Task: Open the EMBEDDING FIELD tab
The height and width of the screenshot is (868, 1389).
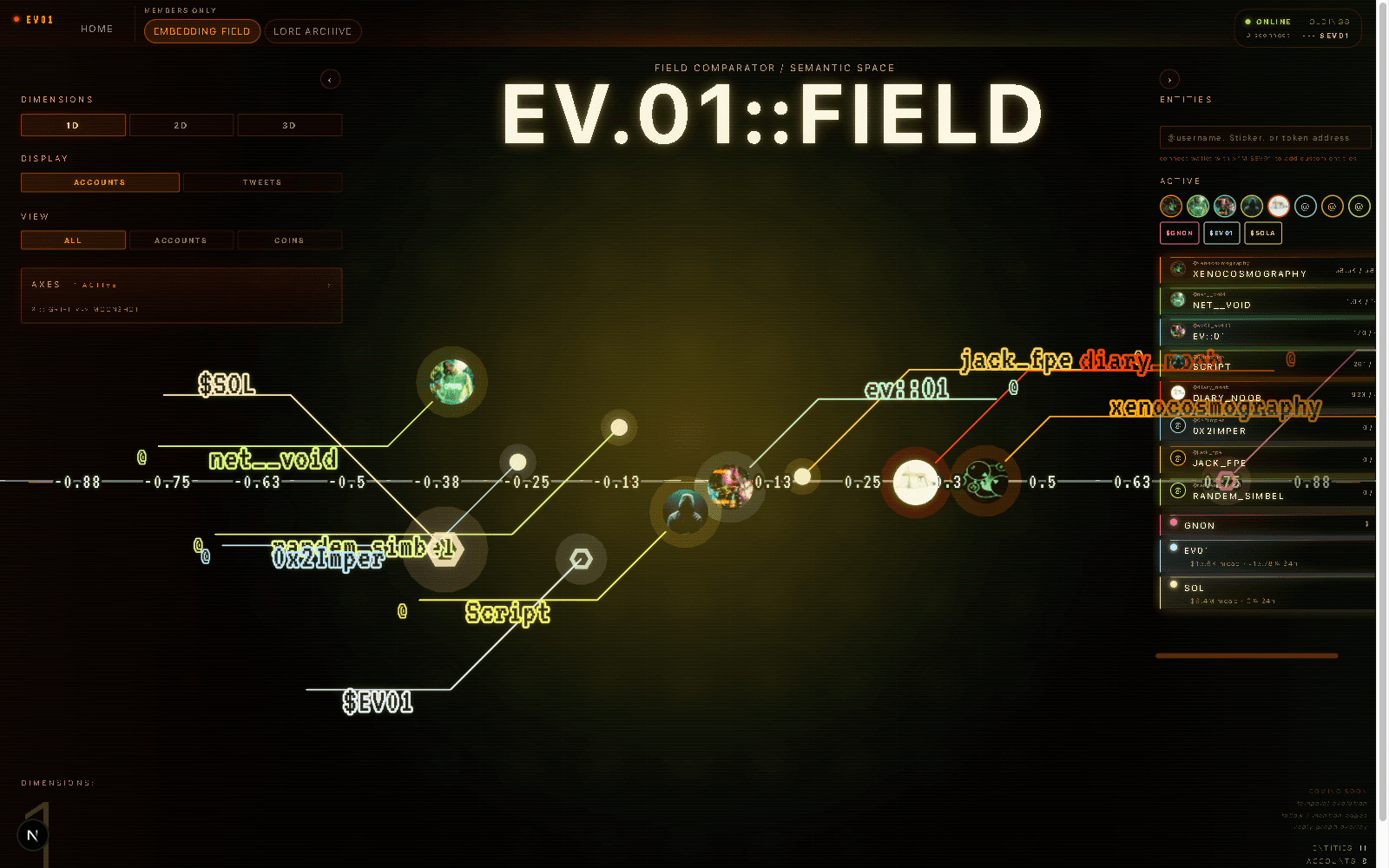Action: 201,30
